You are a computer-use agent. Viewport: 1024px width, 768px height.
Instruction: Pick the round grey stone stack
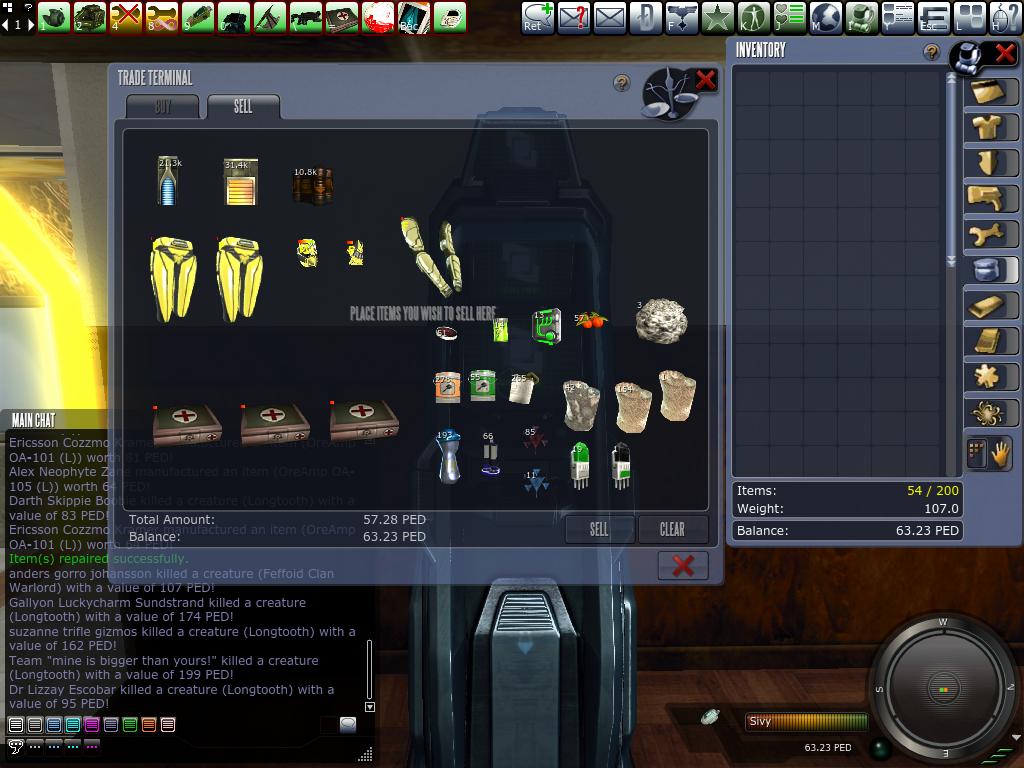click(x=661, y=321)
